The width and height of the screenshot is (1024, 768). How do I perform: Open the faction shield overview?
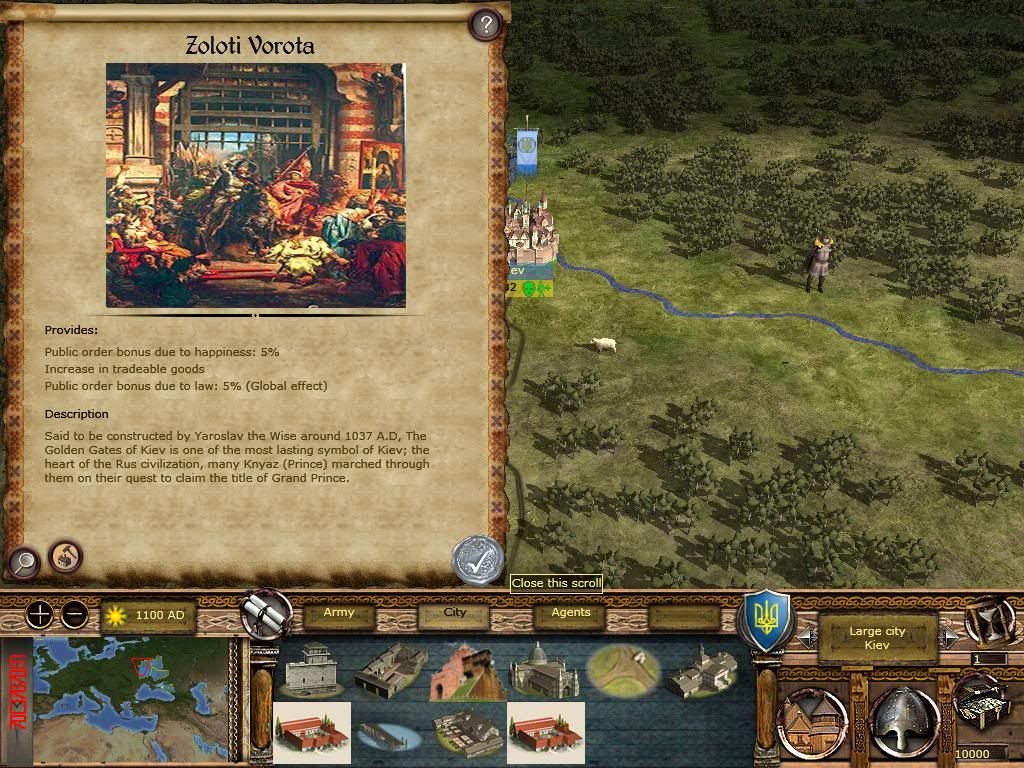765,622
